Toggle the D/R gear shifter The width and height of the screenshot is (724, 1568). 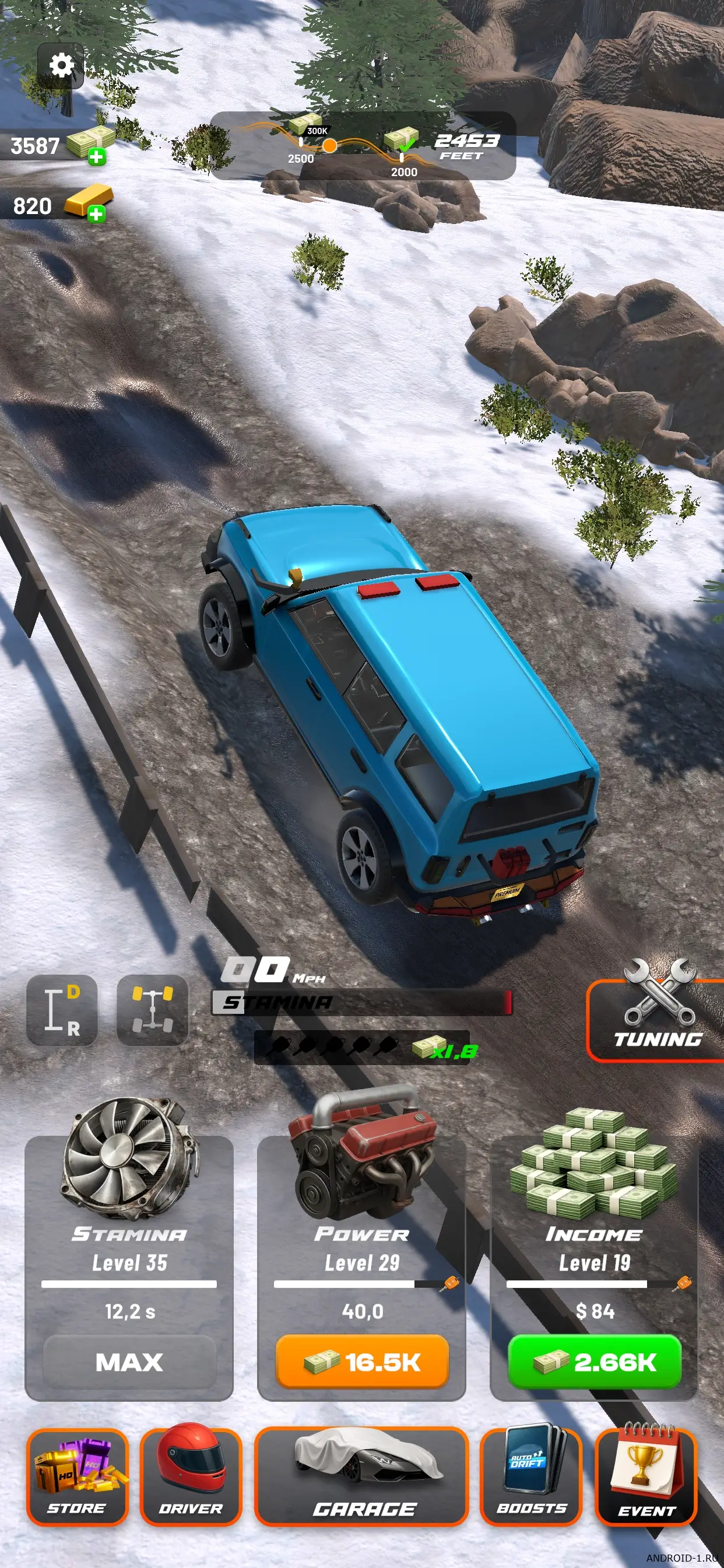[62, 1010]
